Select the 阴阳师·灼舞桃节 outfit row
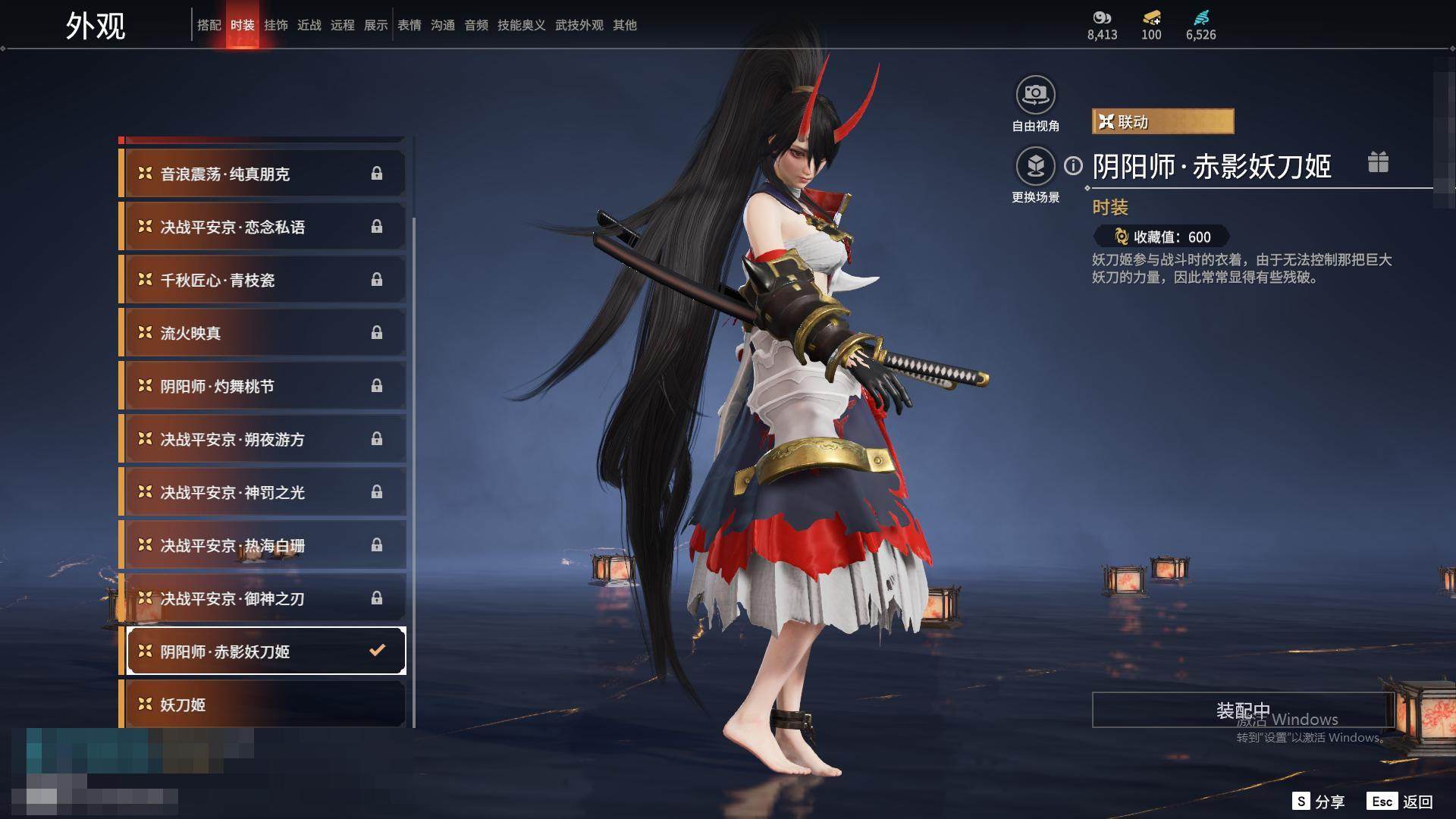 (262, 386)
